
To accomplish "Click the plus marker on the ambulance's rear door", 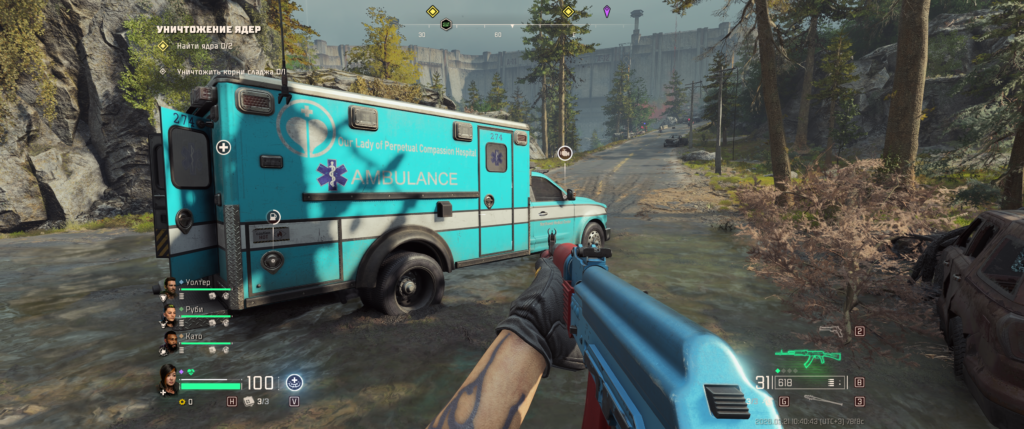I will click(223, 147).
